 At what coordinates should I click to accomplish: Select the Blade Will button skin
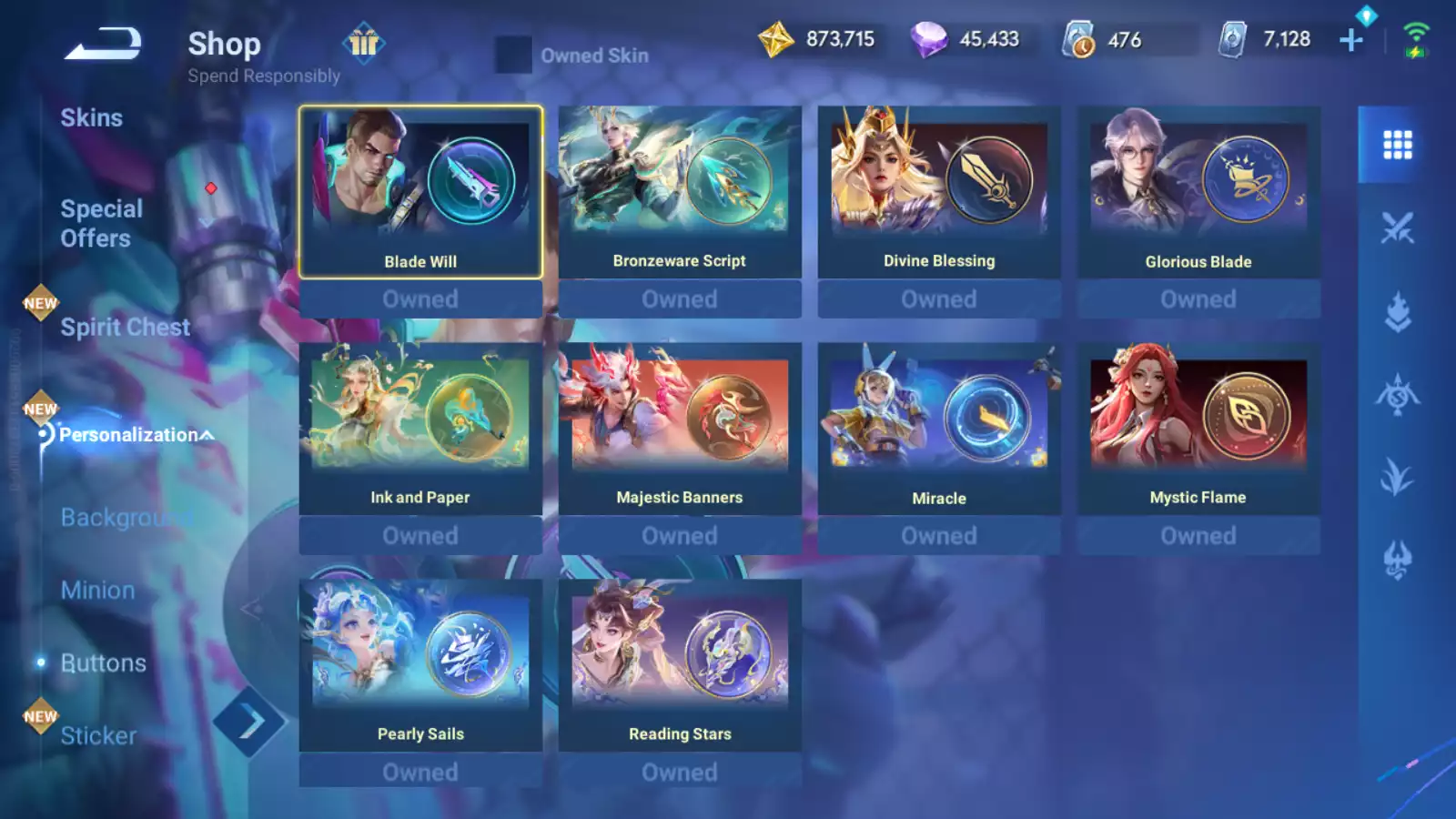420,192
